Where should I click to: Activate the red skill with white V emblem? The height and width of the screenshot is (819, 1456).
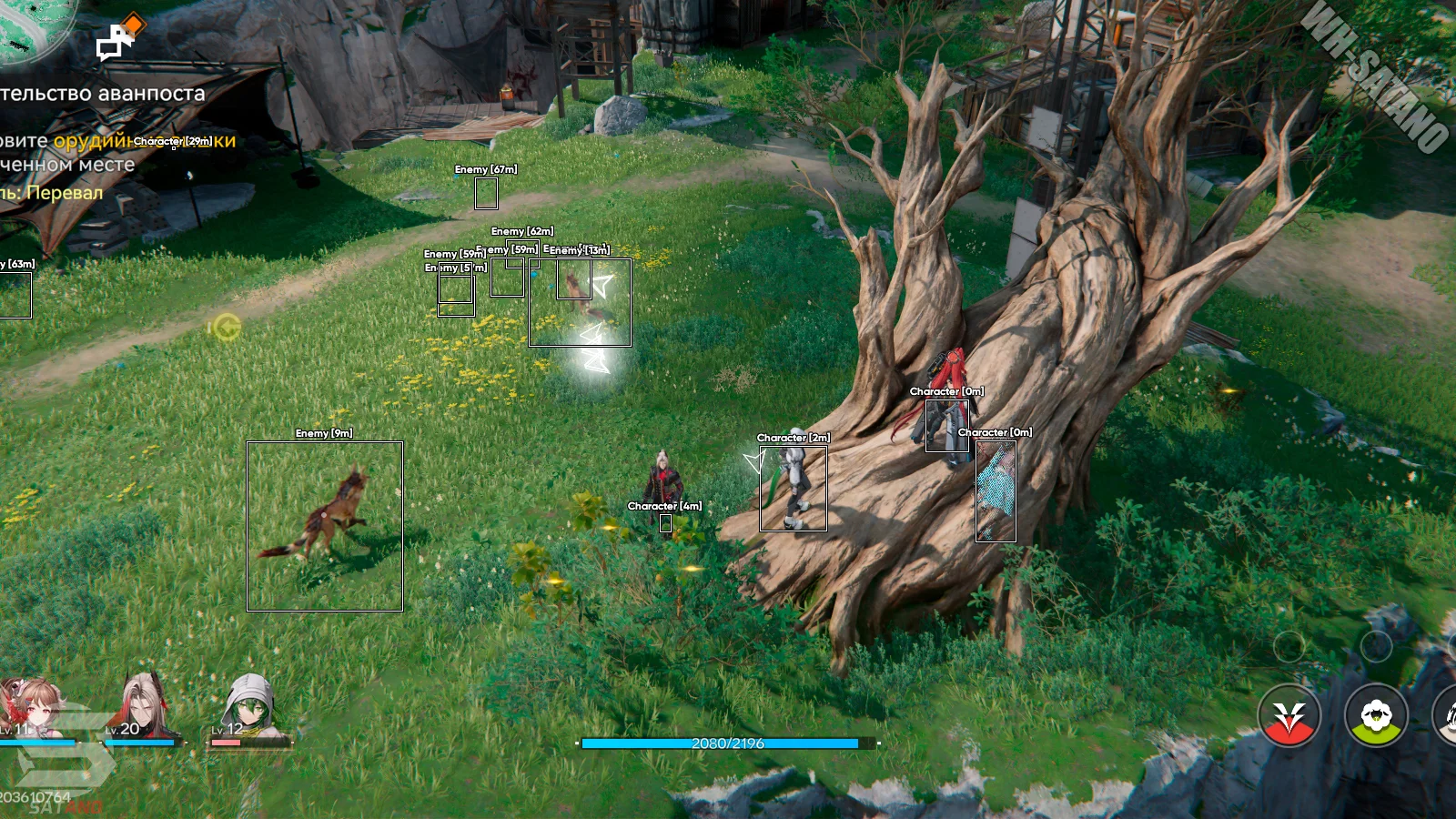tap(1289, 715)
